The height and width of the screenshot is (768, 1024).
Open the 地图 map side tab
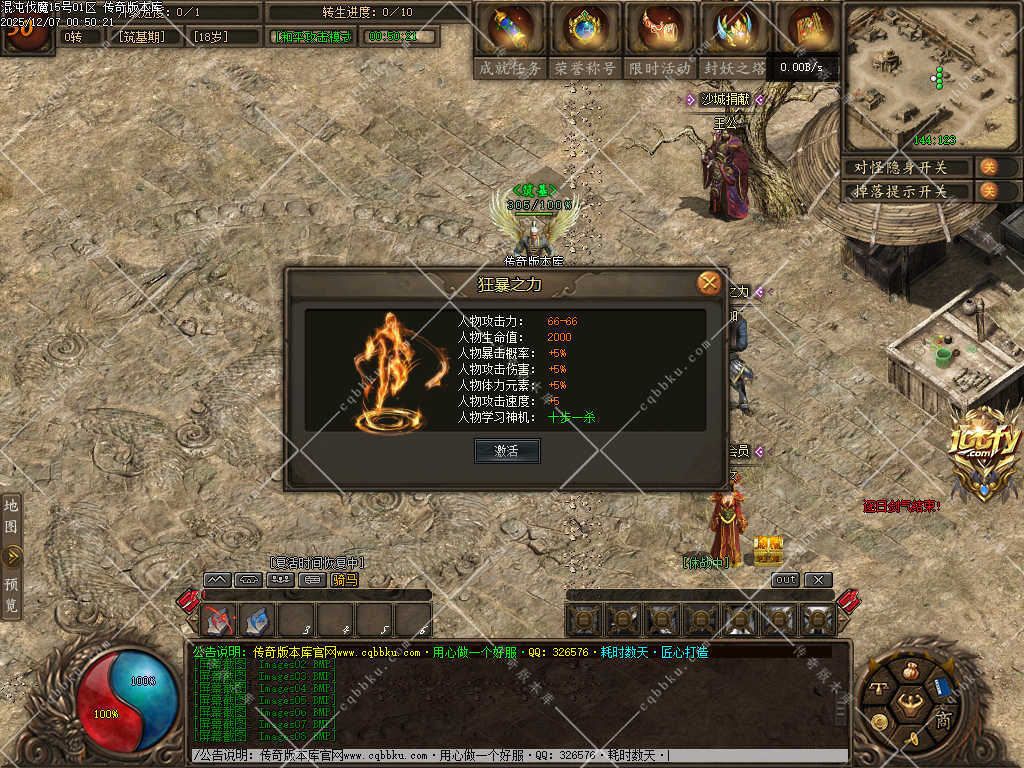pyautogui.click(x=11, y=515)
